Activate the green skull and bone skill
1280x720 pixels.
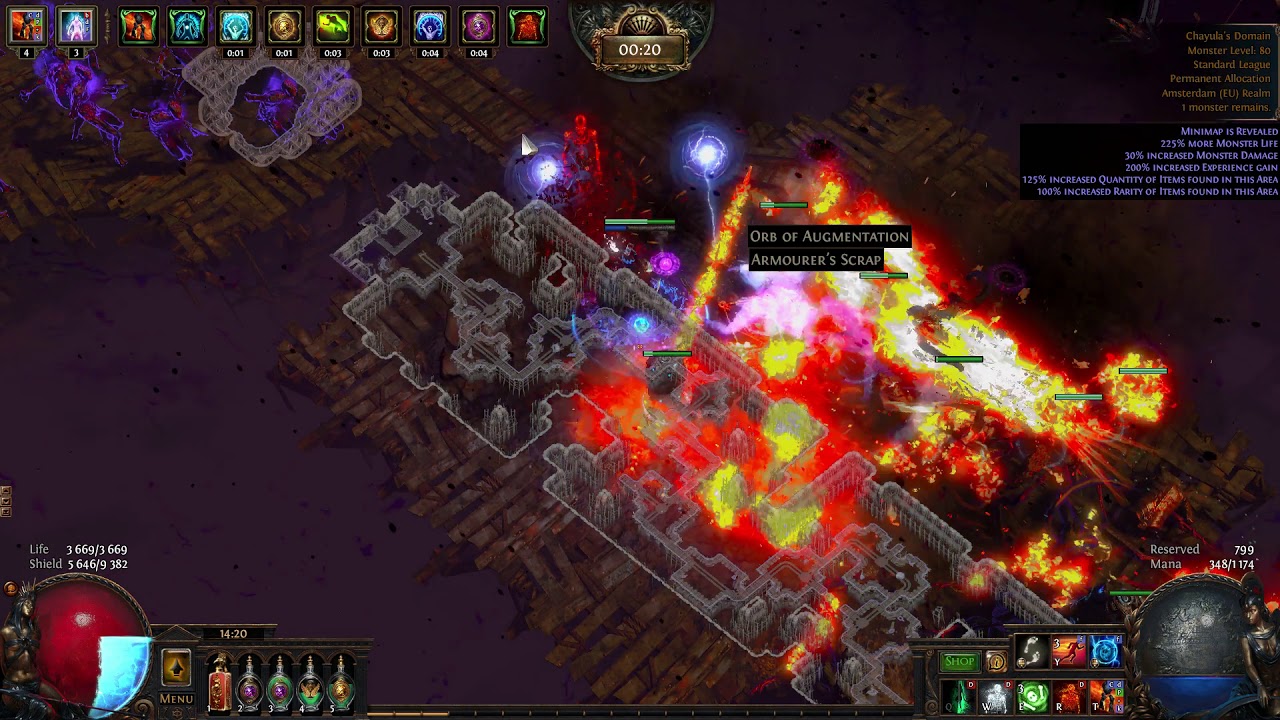[1031, 697]
